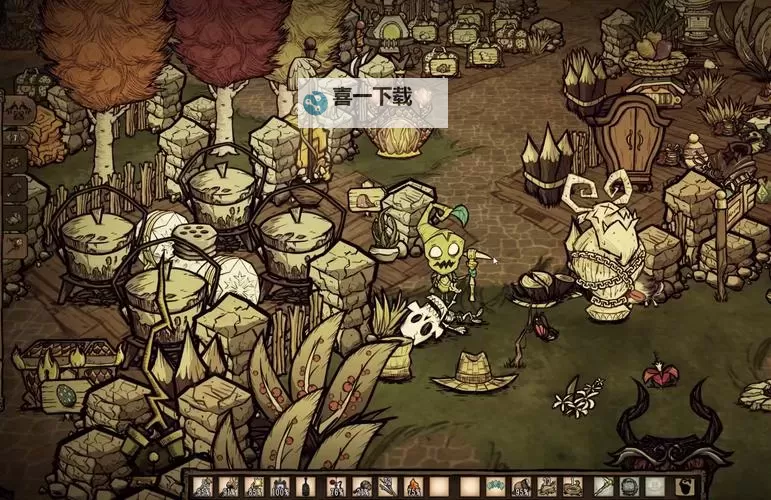Select the hotbar slot showing 100% durability
Image resolution: width=771 pixels, height=500 pixels.
[281, 487]
